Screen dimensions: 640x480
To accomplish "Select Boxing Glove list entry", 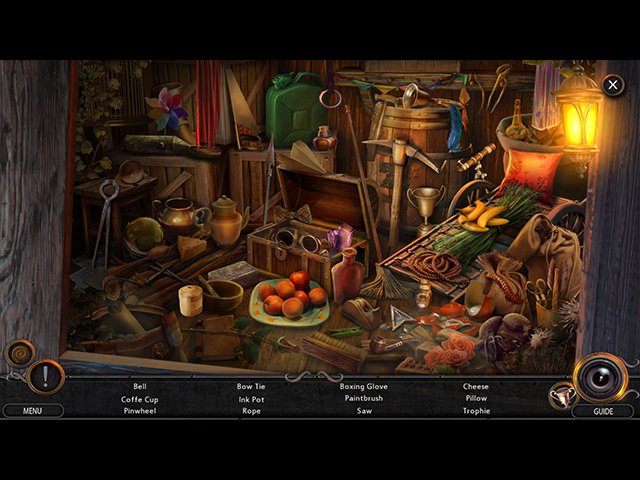I will (x=363, y=386).
